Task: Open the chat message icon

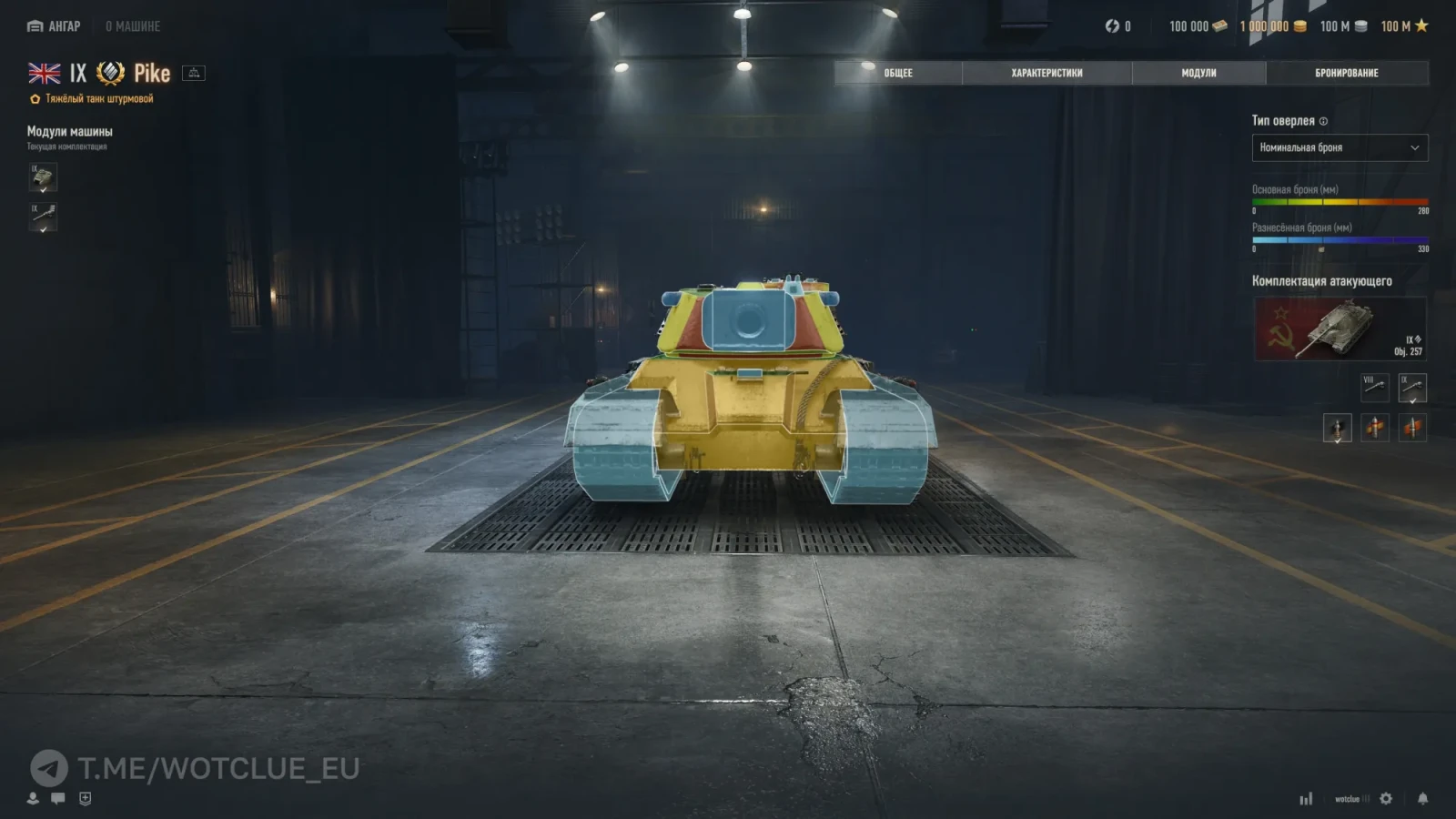Action: 58,796
